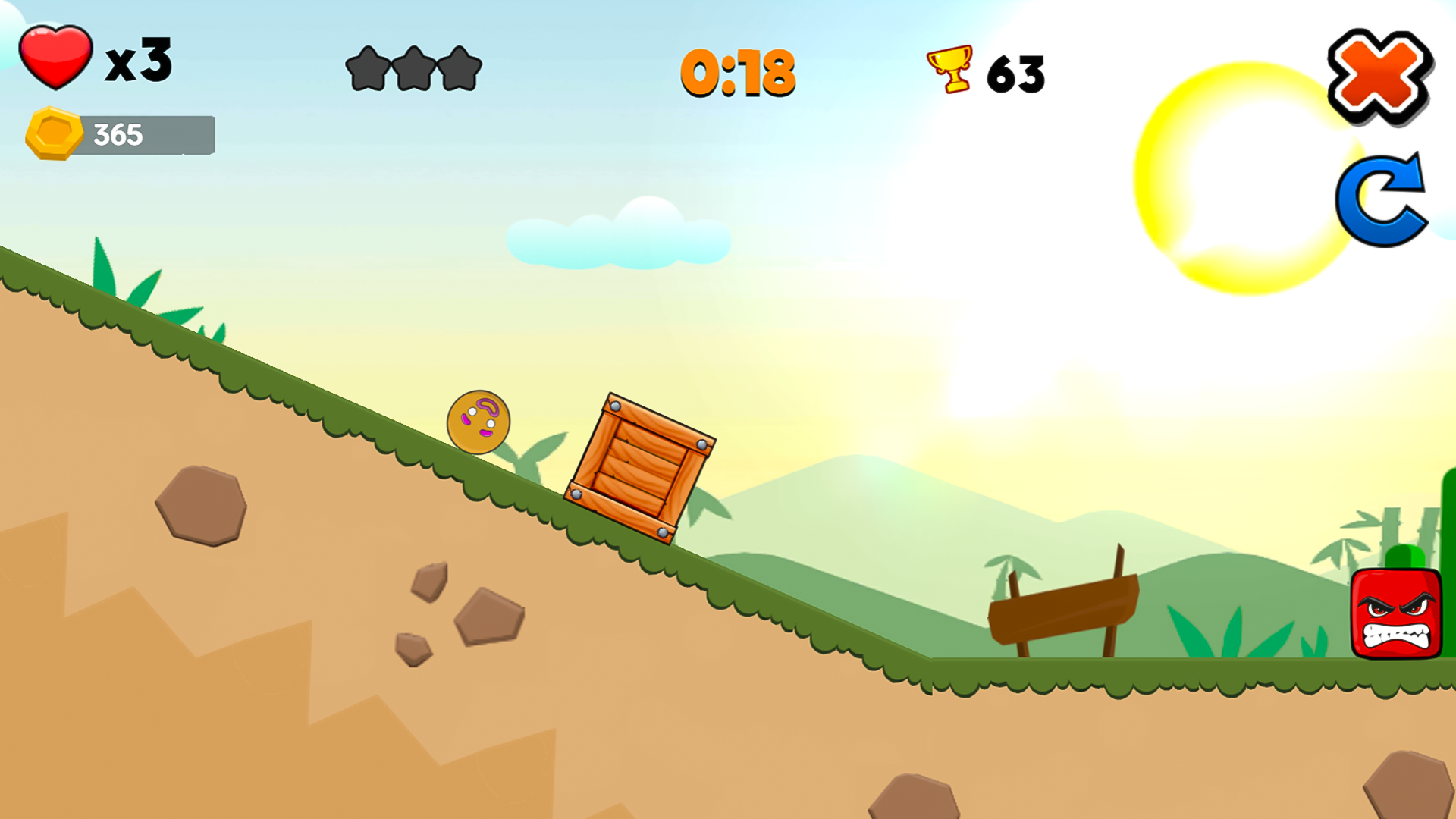Click the middle star rating icon

(416, 70)
